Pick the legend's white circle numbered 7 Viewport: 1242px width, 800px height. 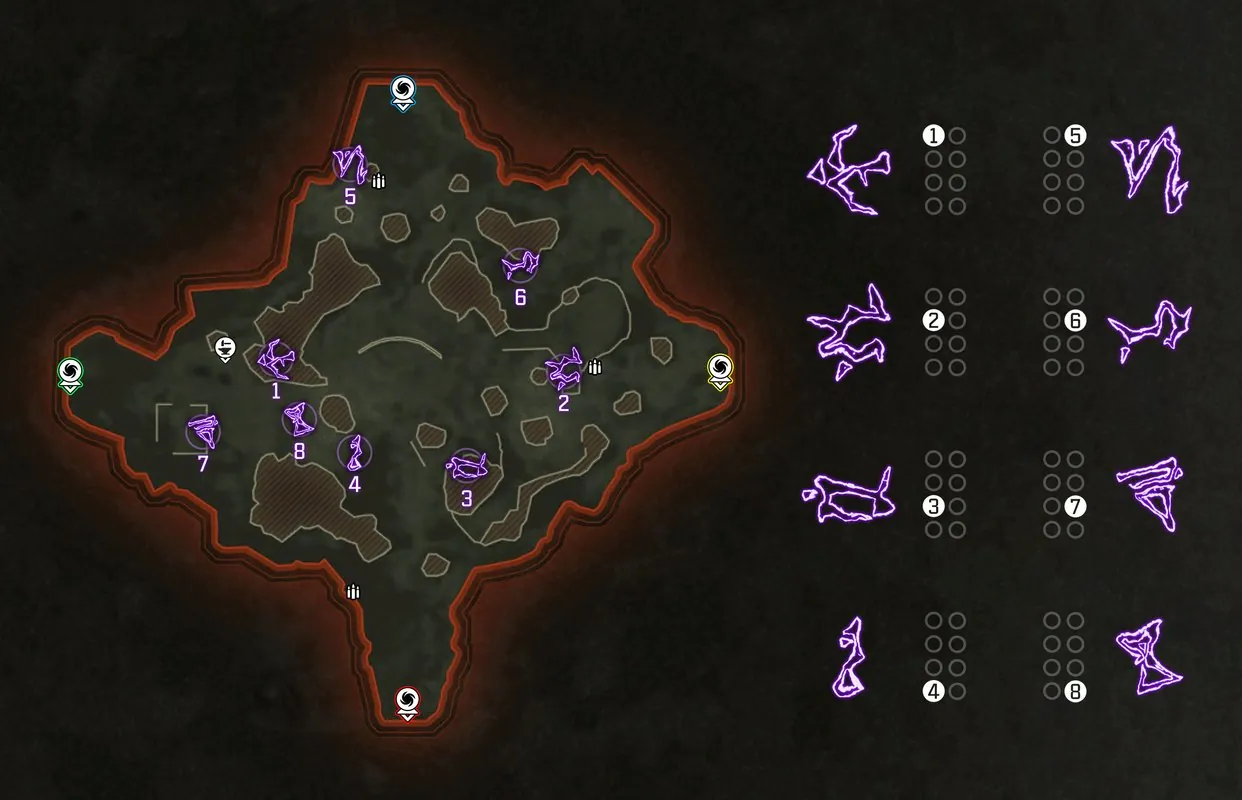(1075, 506)
